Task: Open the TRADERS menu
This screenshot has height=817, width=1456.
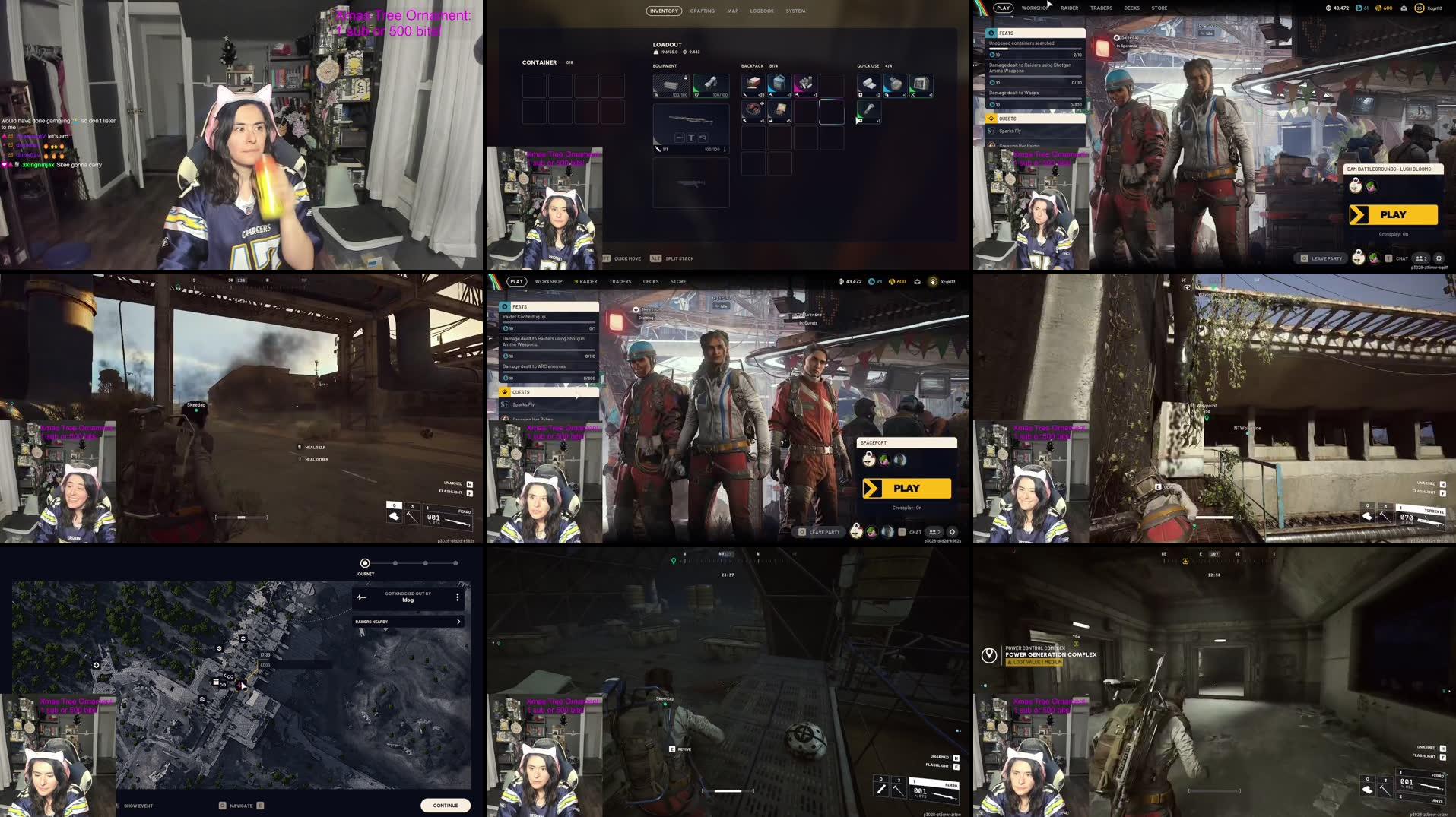Action: (x=1100, y=8)
